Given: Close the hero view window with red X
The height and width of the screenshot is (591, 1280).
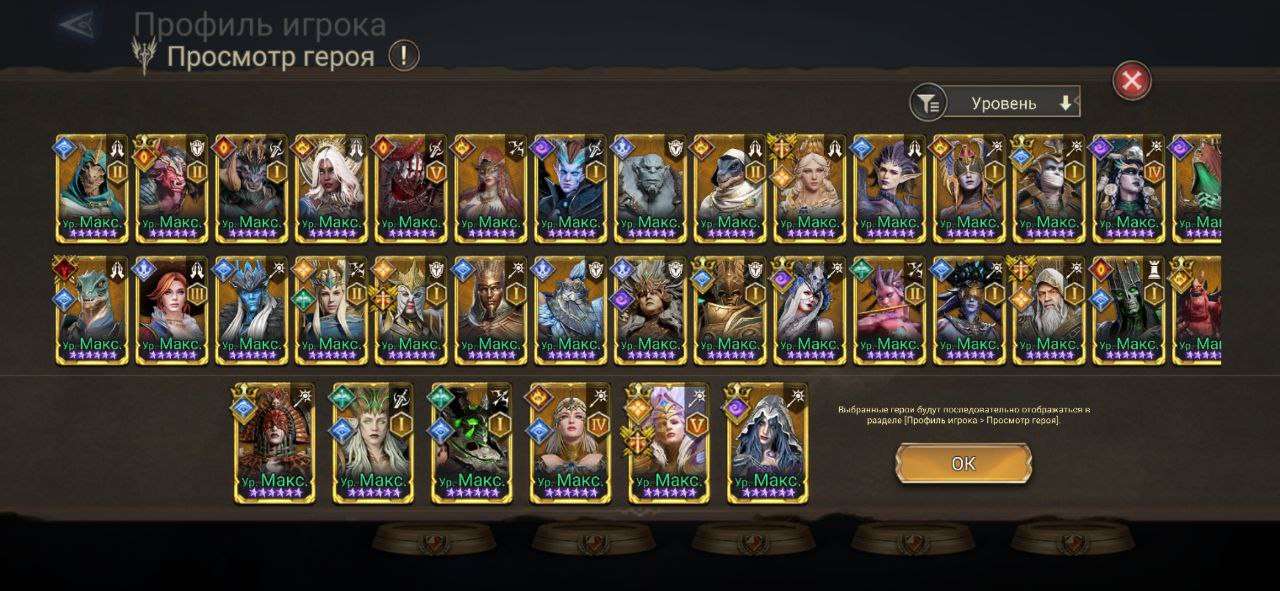Looking at the screenshot, I should 1132,81.
